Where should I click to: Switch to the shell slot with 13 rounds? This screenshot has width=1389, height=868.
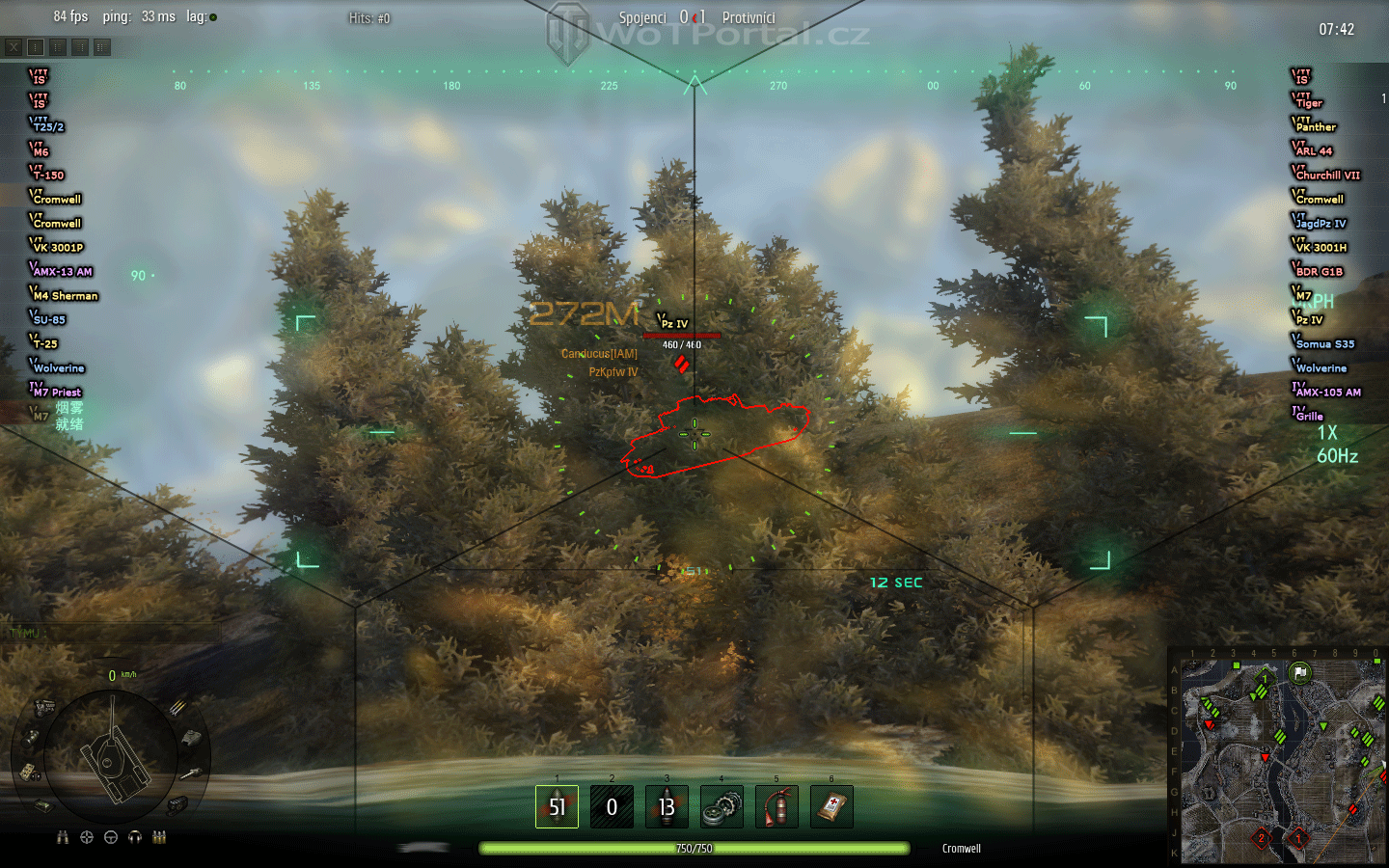[667, 806]
